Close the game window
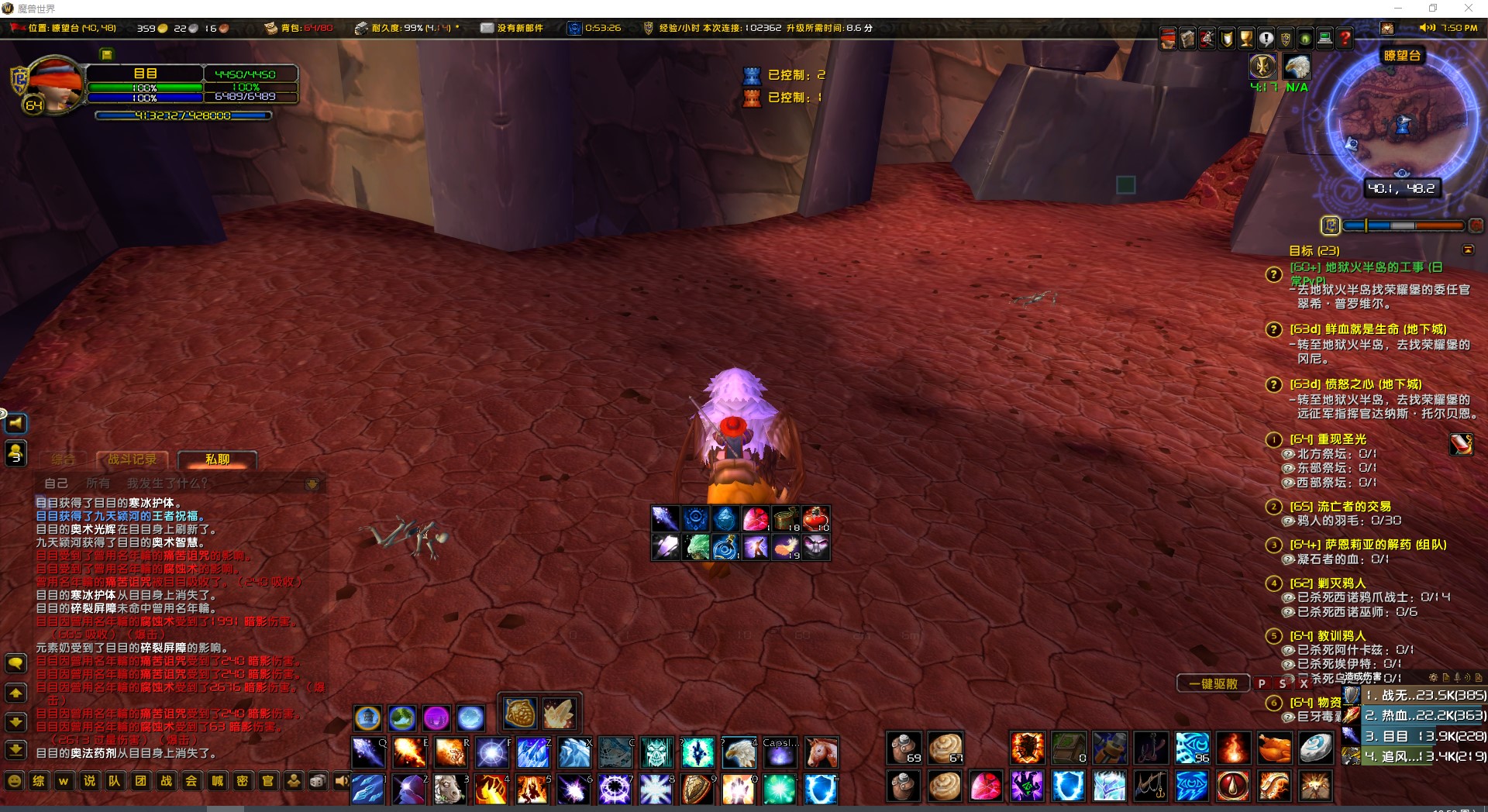The width and height of the screenshot is (1488, 812). tap(1468, 9)
